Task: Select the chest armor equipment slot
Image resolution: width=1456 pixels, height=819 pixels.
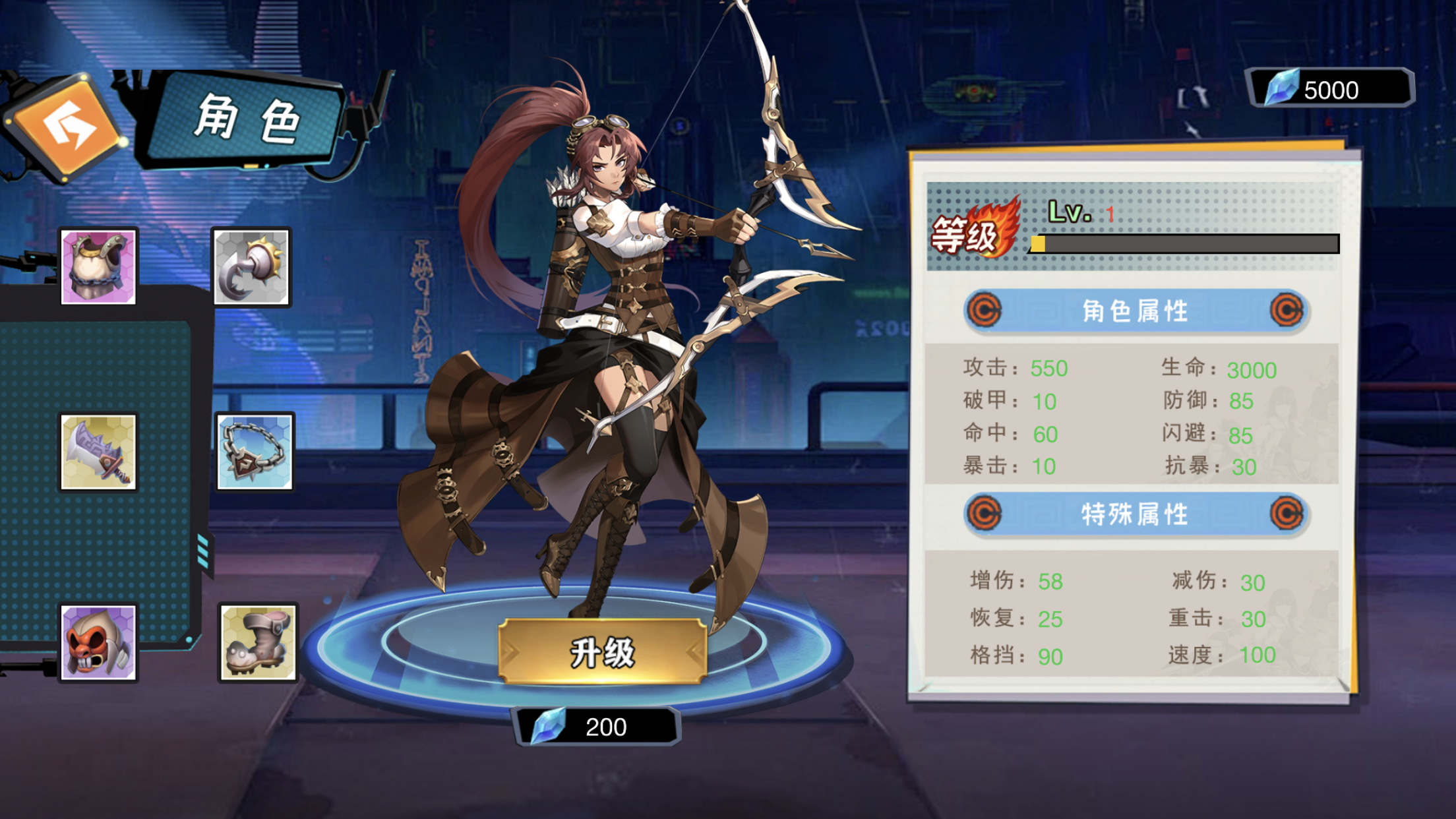Action: click(98, 266)
